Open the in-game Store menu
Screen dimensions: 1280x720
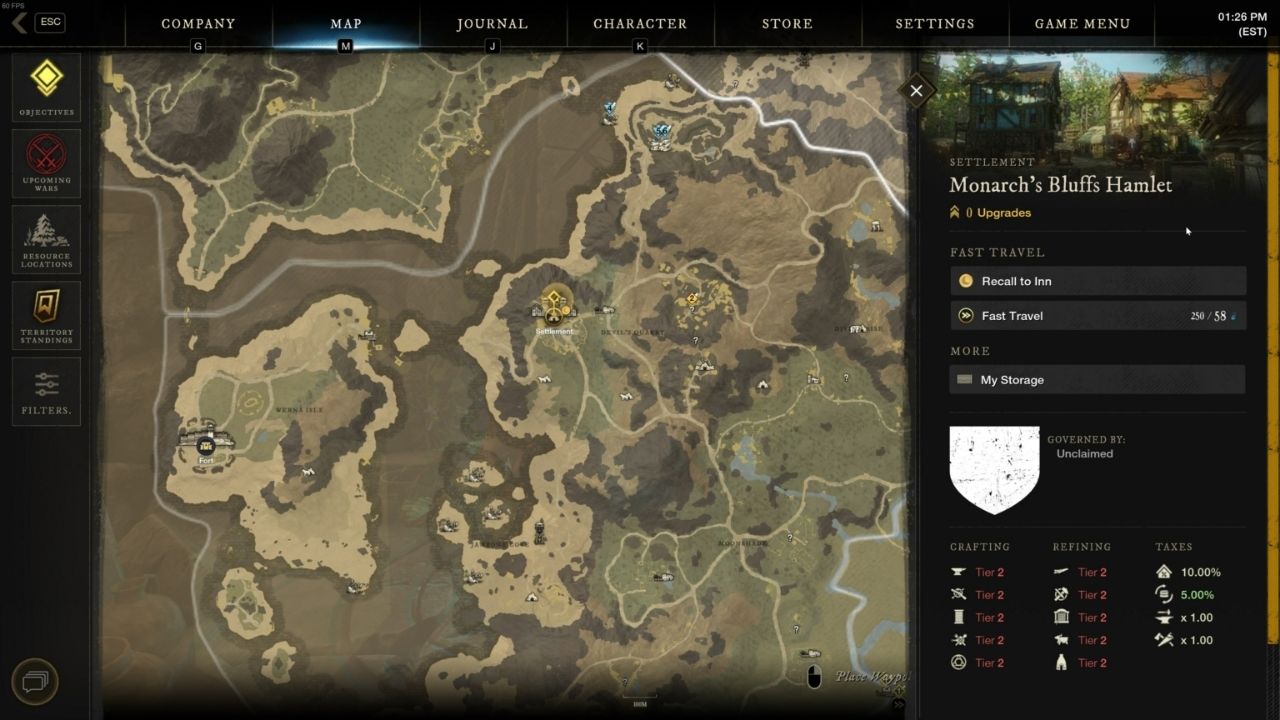[x=787, y=23]
